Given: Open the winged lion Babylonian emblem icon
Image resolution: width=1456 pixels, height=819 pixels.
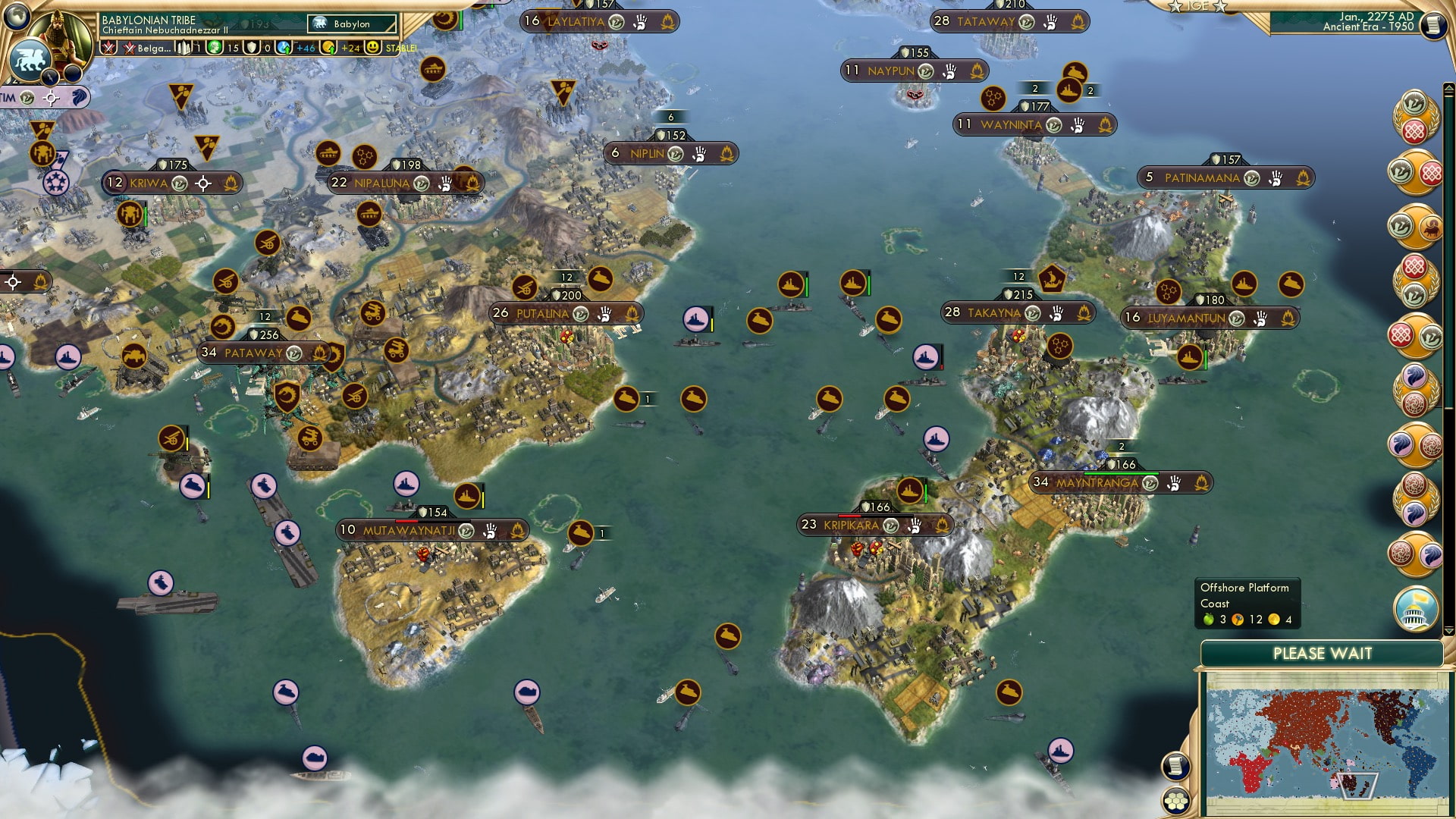Looking at the screenshot, I should pyautogui.click(x=30, y=59).
